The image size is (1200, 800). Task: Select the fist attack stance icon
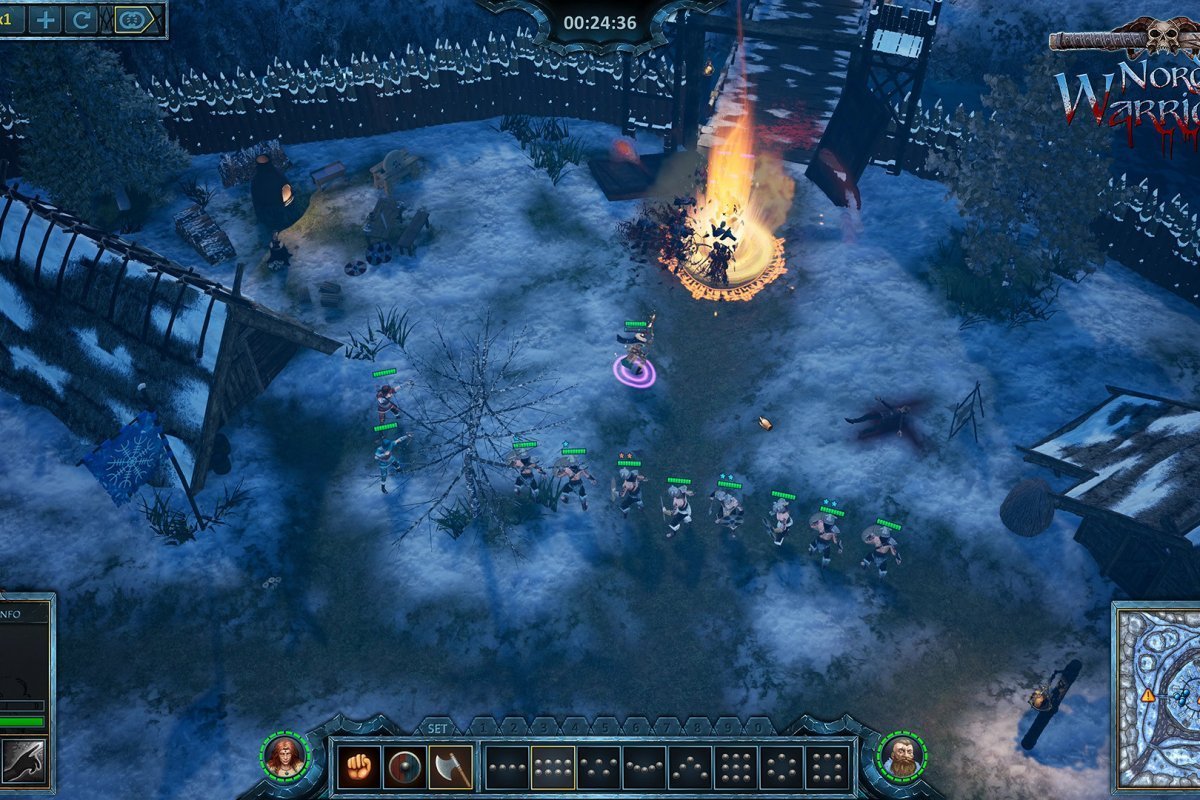tap(359, 767)
